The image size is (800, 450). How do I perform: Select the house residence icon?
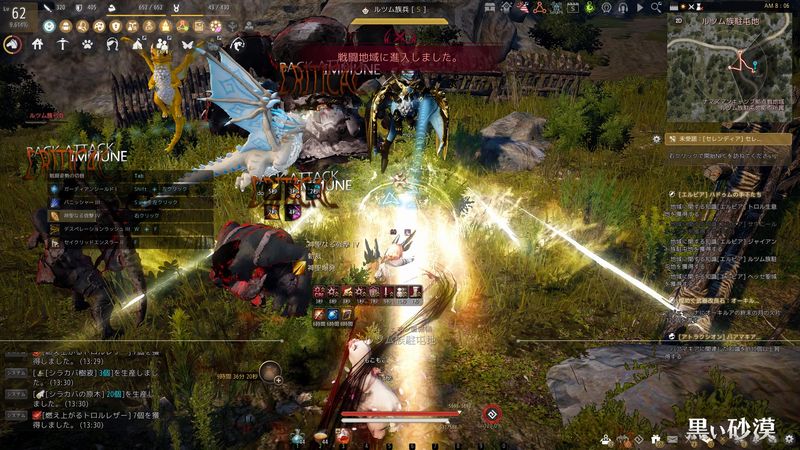coord(37,44)
